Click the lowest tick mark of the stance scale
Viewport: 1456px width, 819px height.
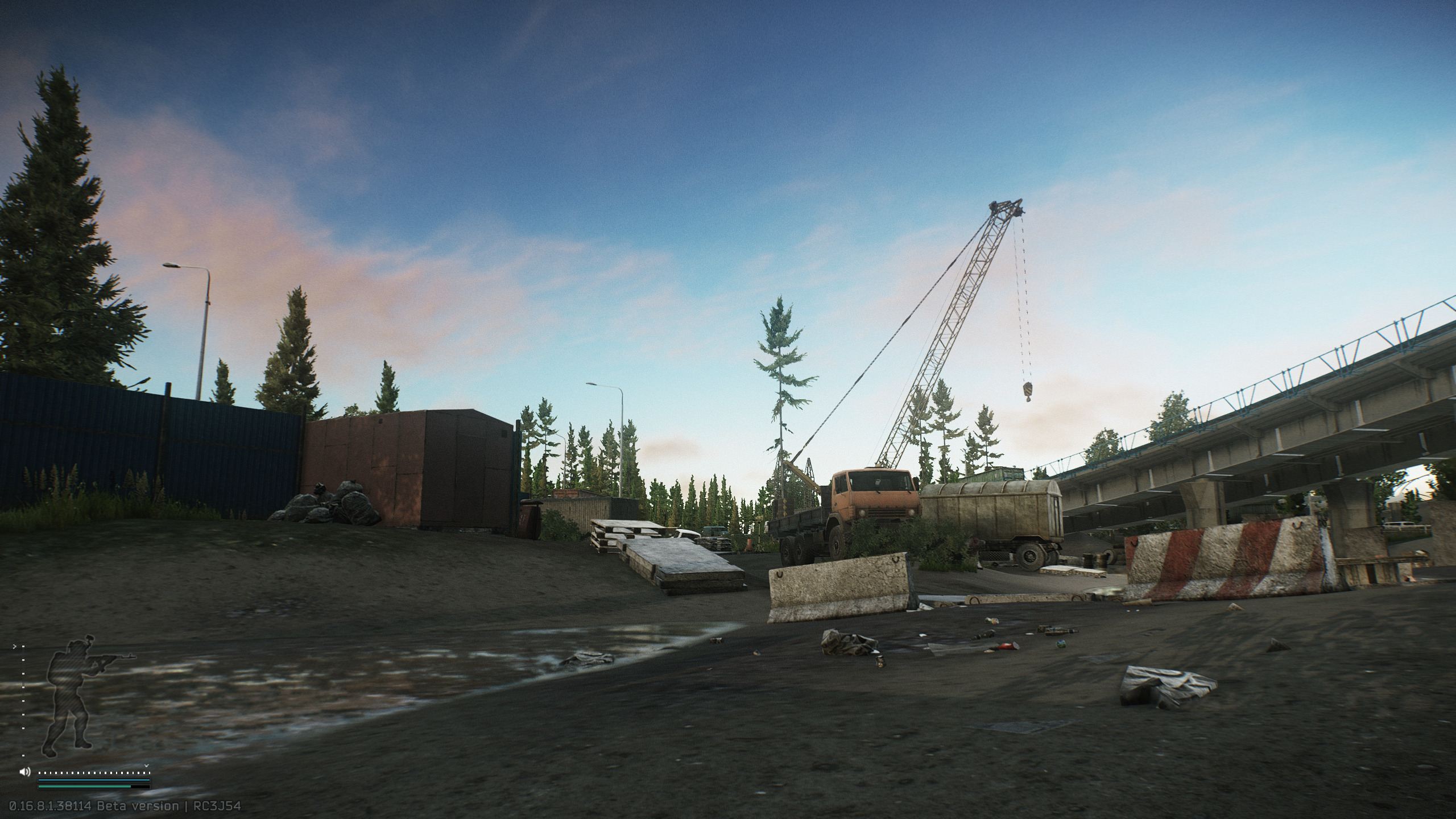click(23, 755)
